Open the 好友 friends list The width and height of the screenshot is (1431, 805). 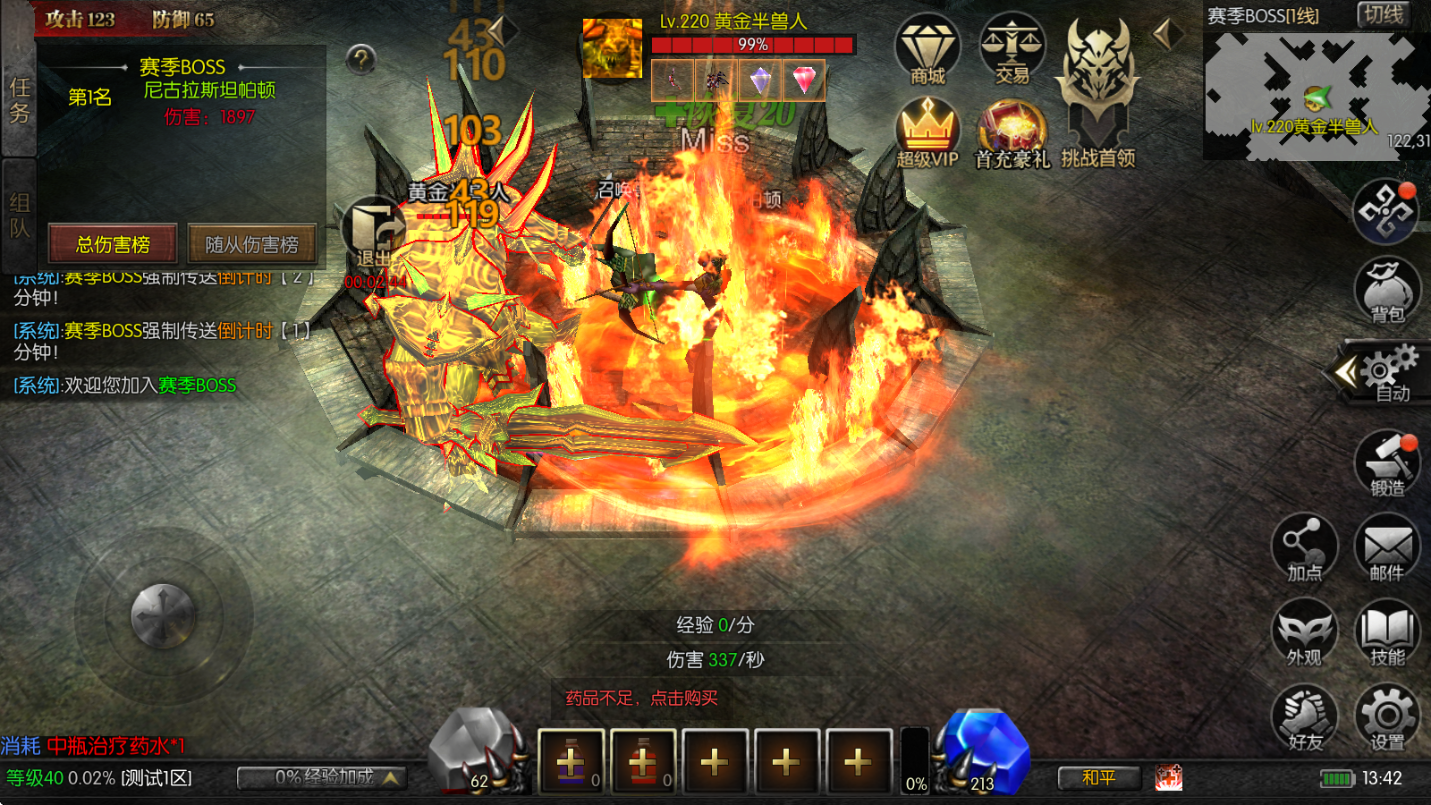[1304, 716]
